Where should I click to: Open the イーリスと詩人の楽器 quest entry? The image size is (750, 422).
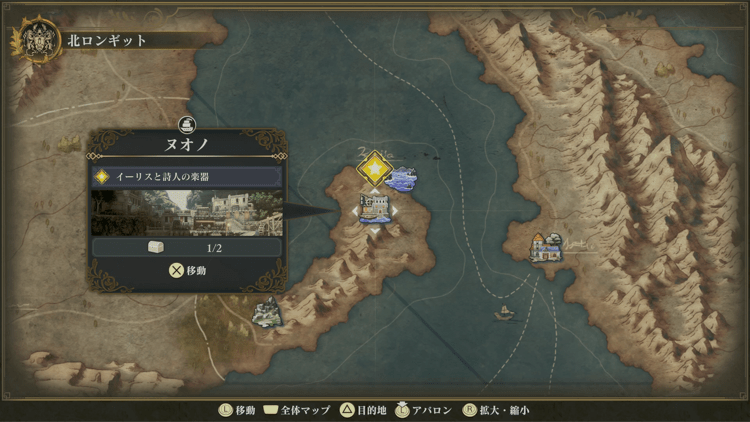coord(187,176)
